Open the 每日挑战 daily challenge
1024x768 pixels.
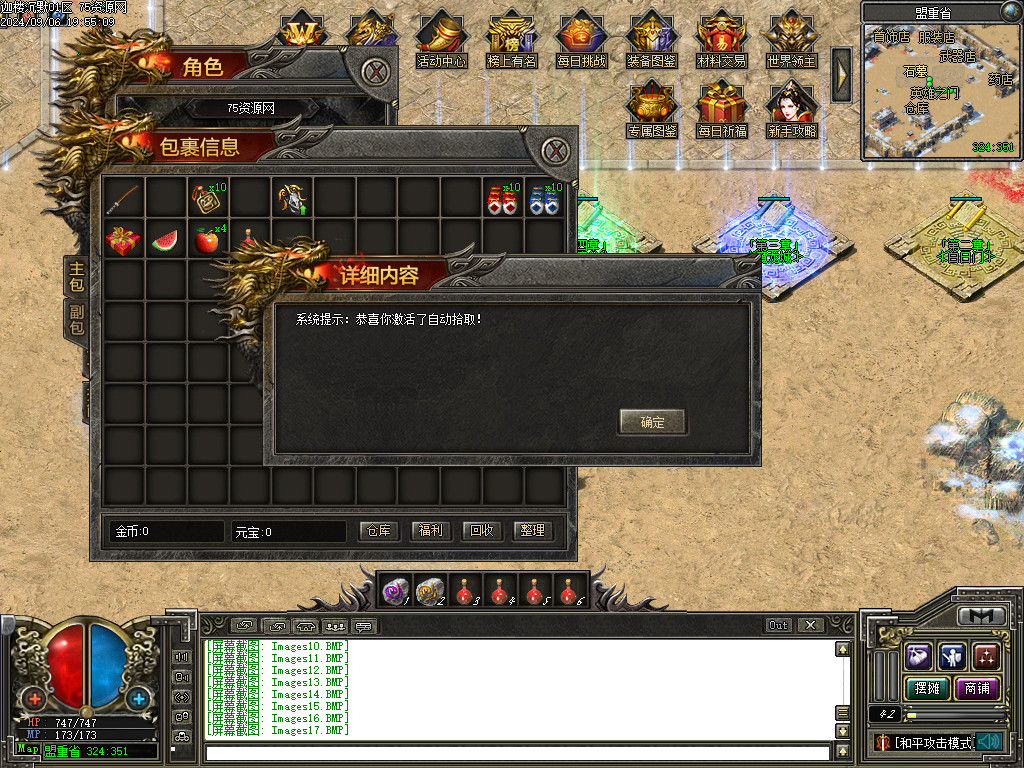[x=582, y=40]
